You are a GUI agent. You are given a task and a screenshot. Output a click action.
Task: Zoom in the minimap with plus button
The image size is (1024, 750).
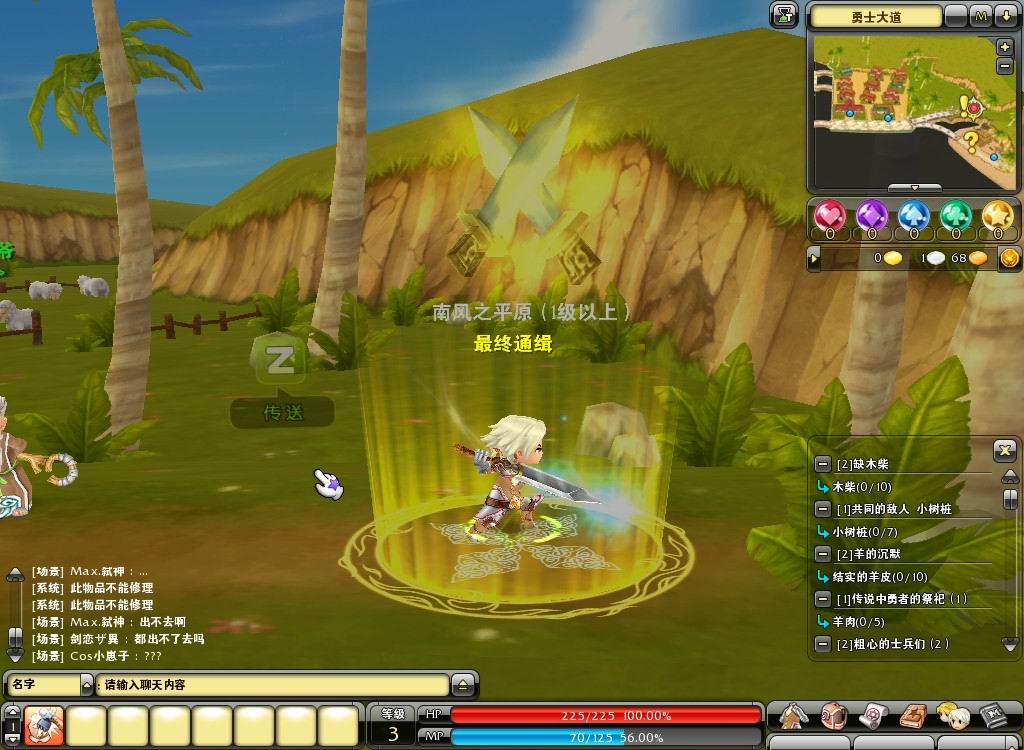click(1005, 47)
